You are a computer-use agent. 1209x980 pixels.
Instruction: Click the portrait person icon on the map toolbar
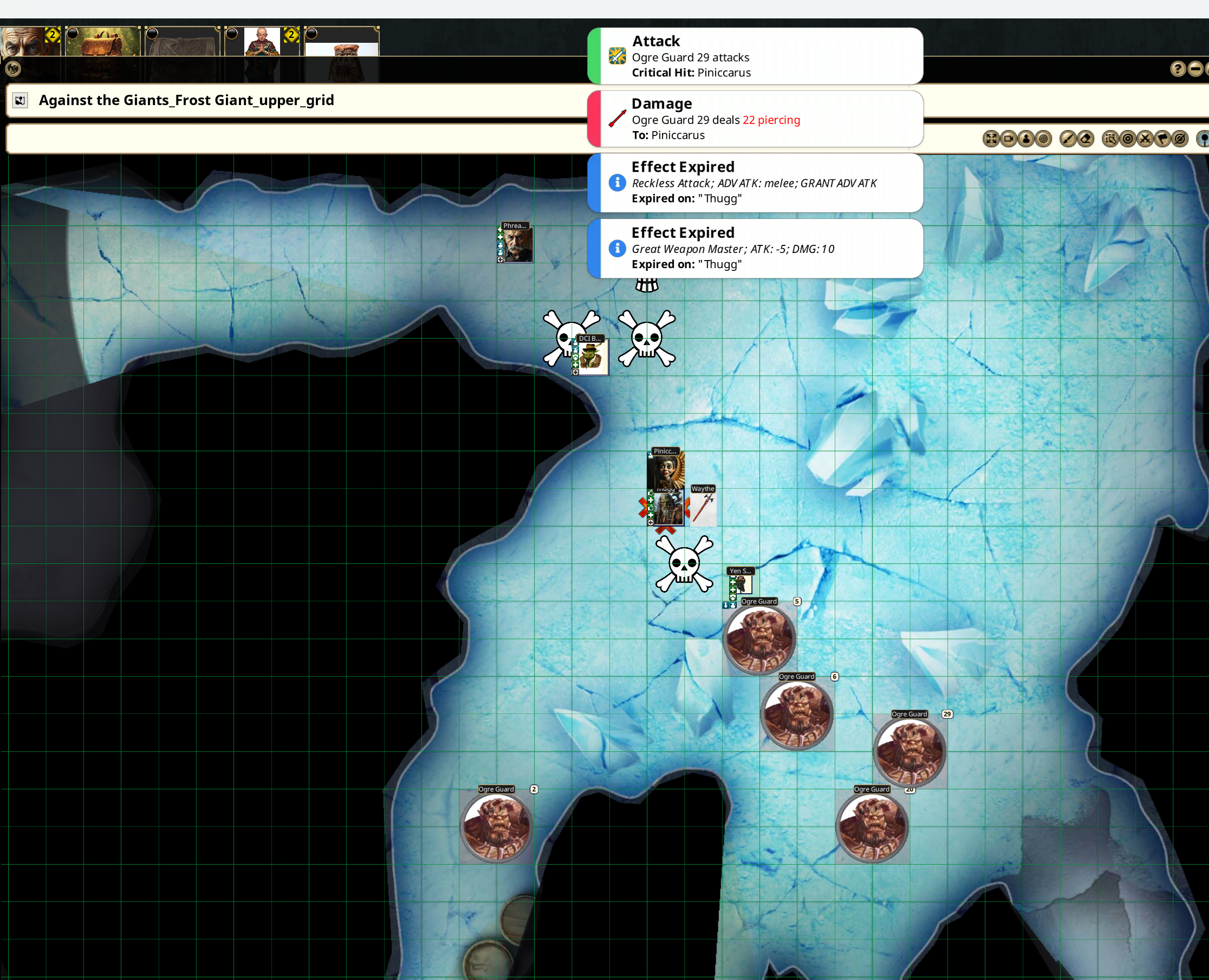click(1026, 139)
